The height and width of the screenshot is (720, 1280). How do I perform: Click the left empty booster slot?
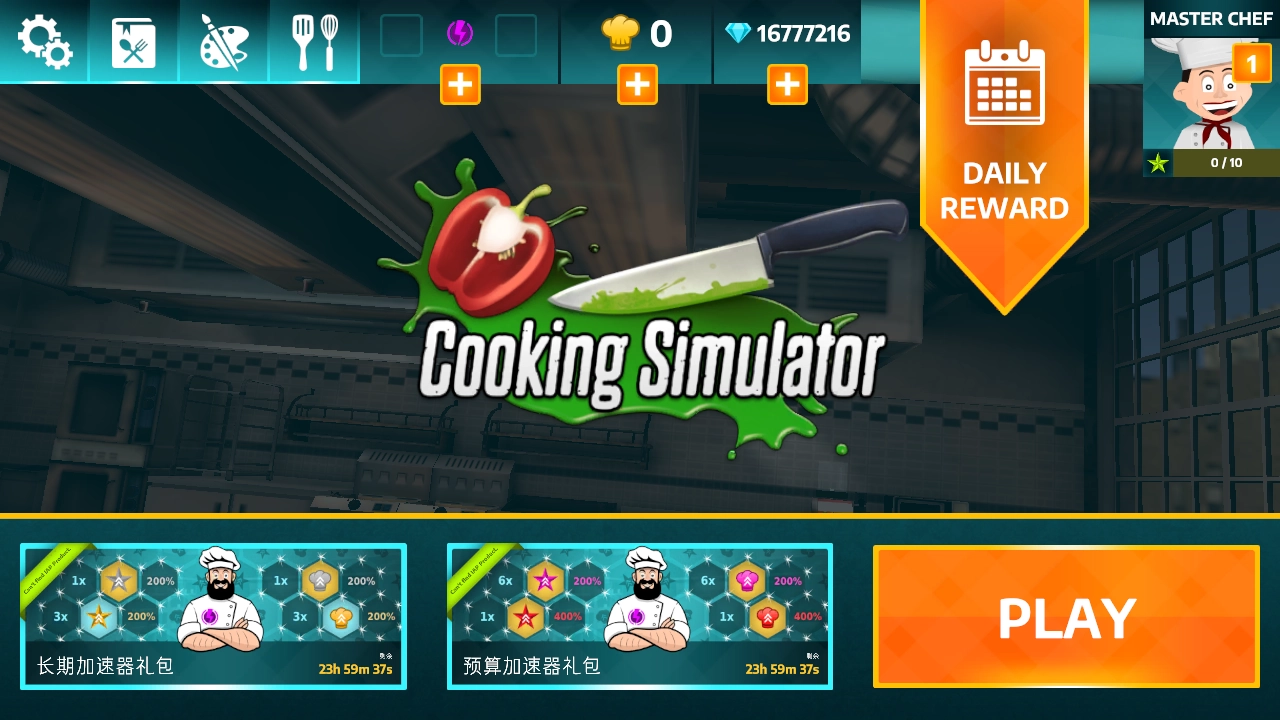[x=401, y=37]
